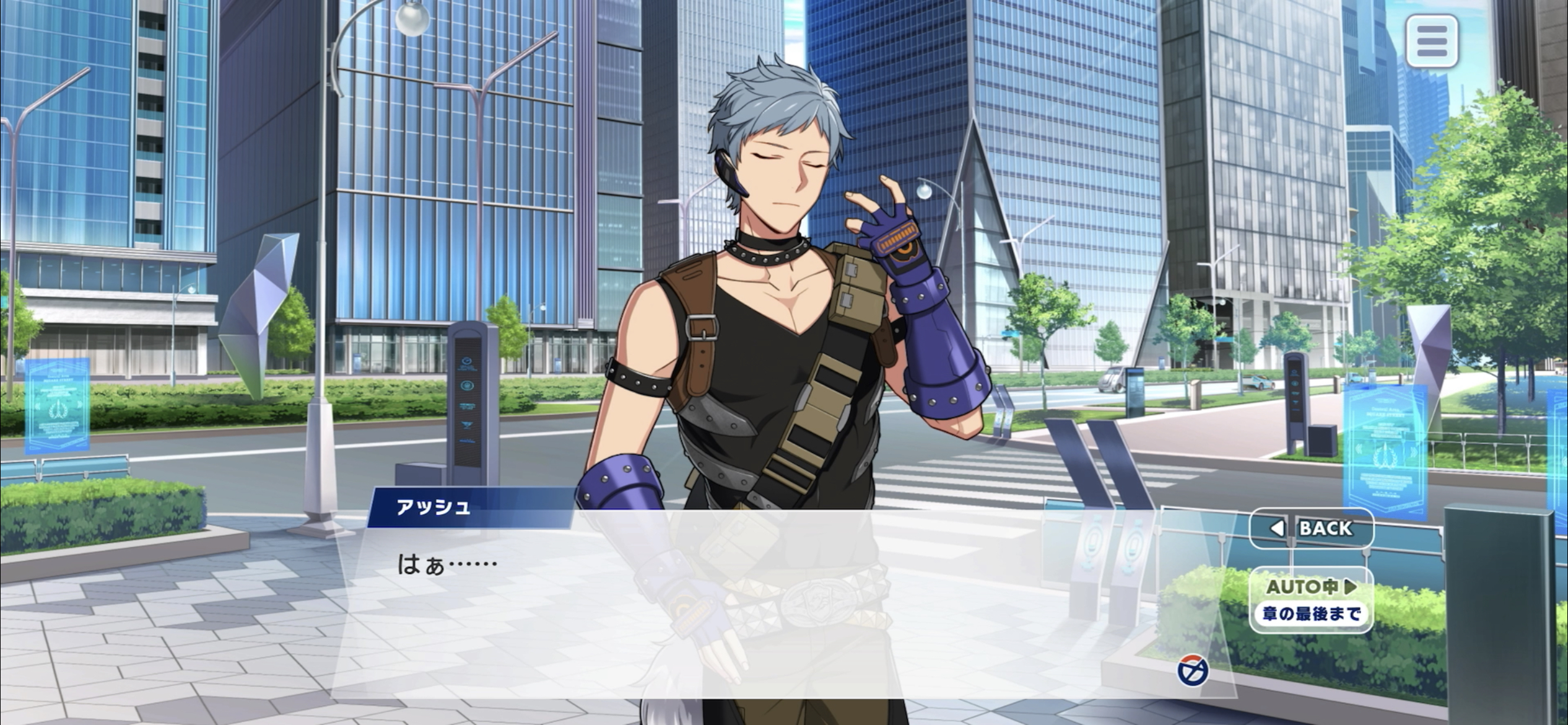Toggle the AUTO play mode button

coord(1311,599)
